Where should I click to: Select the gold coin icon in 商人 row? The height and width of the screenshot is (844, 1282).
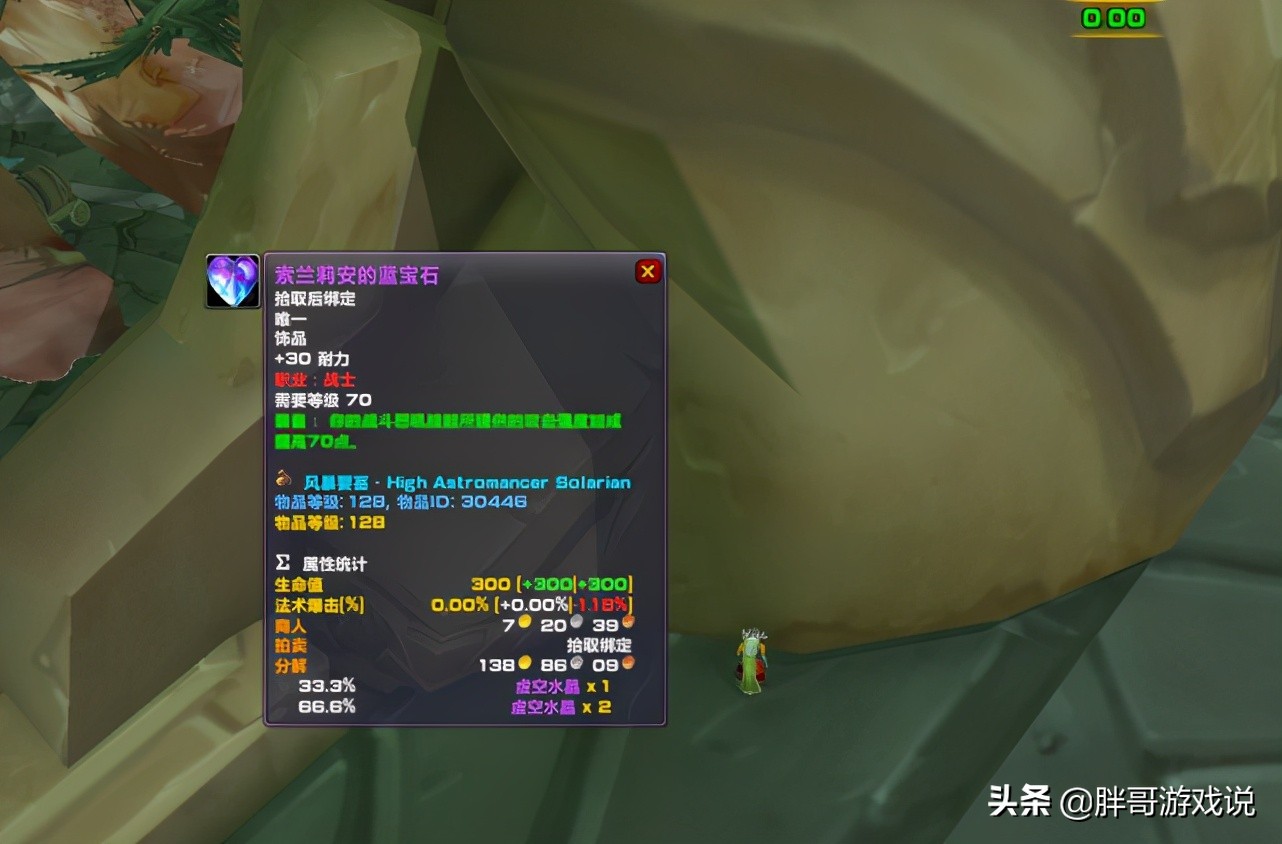click(524, 621)
